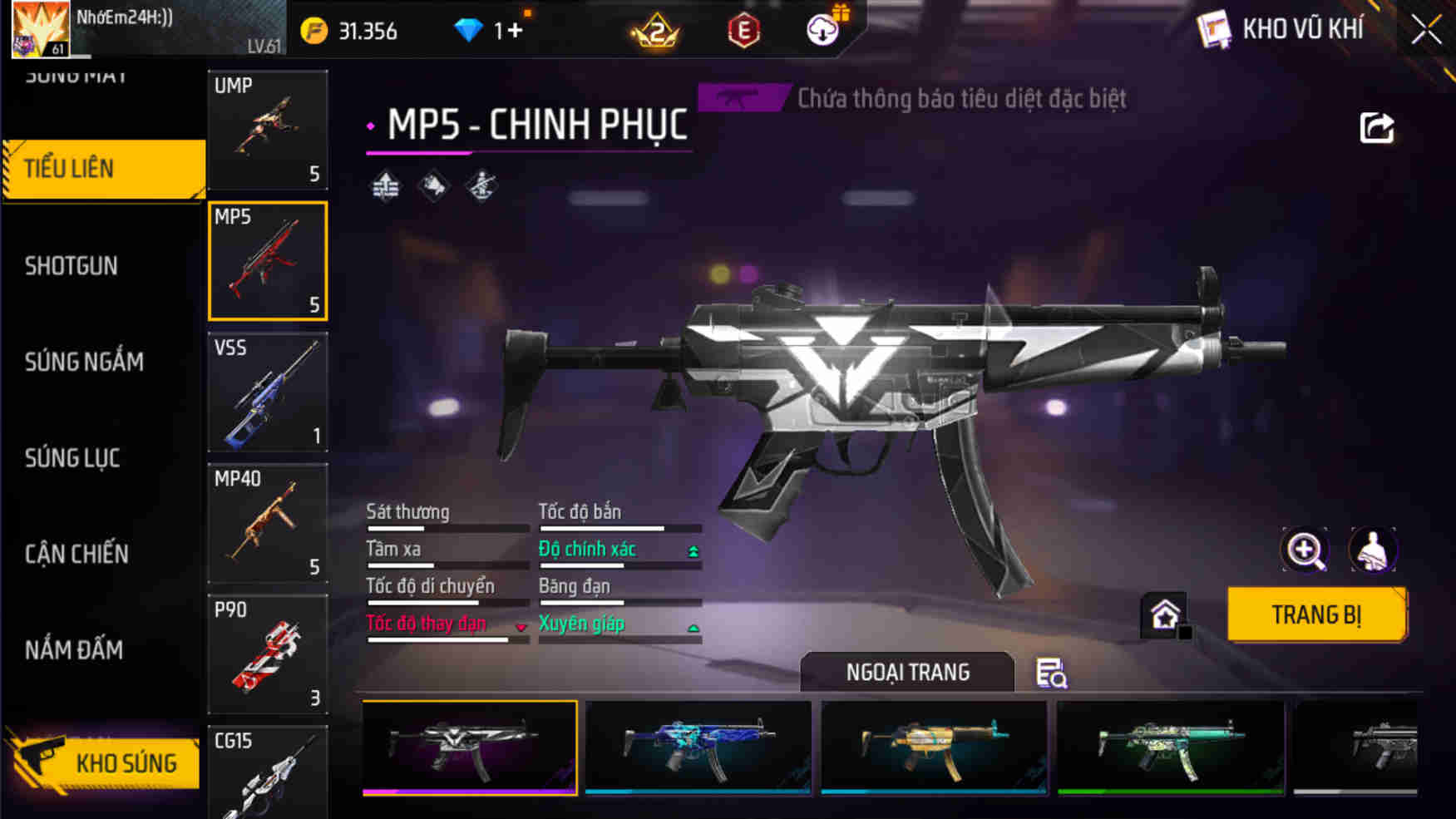Image resolution: width=1456 pixels, height=819 pixels.
Task: Choose the gold MP5 skin thumbnail
Action: (x=934, y=747)
